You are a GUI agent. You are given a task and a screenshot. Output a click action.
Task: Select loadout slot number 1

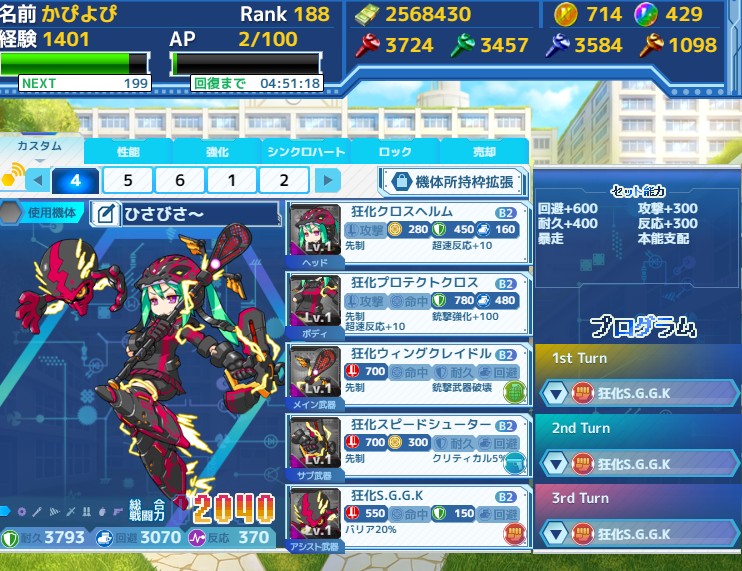pos(232,180)
